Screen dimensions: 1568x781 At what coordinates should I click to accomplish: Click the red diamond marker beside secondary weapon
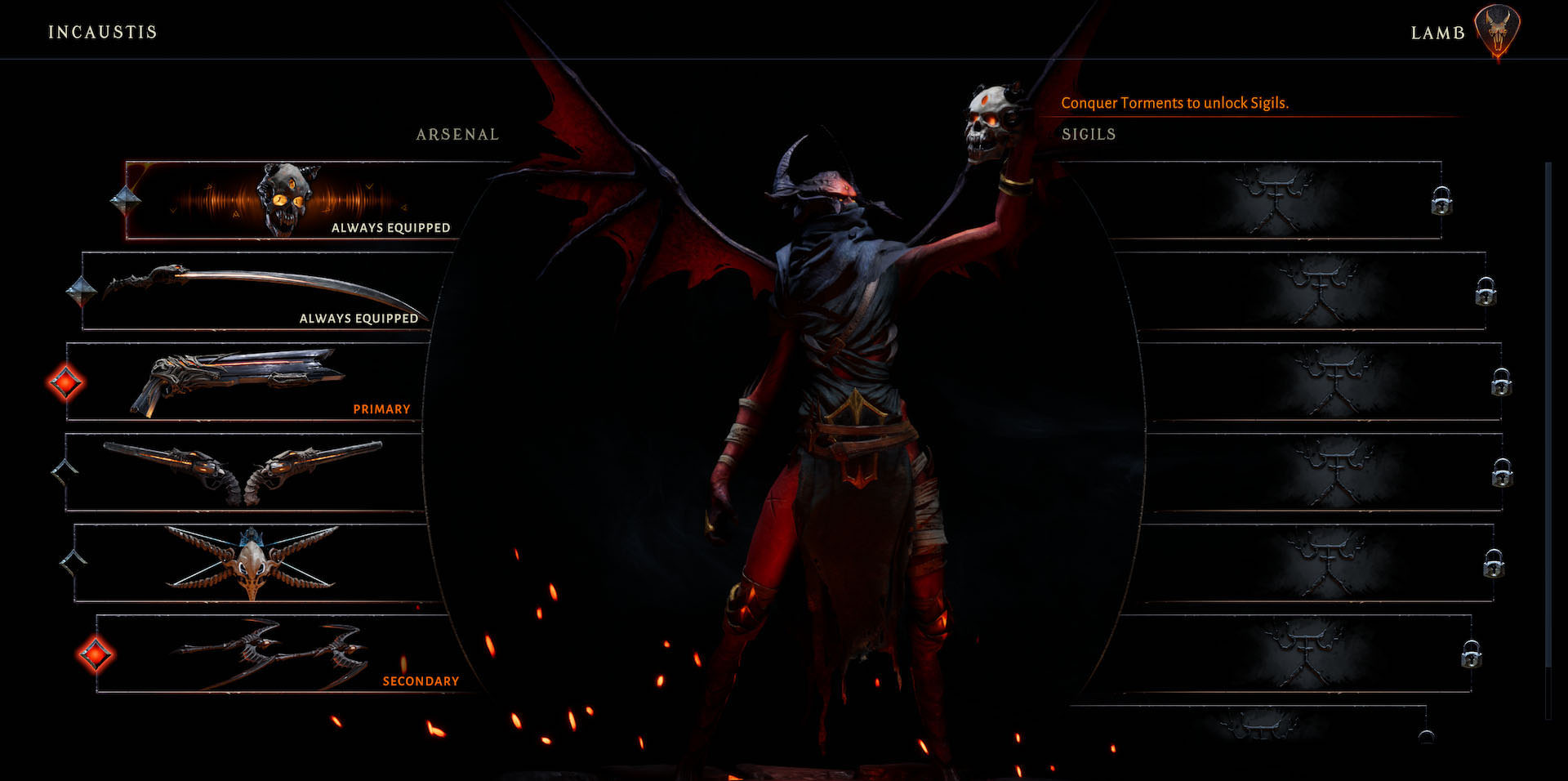point(96,654)
